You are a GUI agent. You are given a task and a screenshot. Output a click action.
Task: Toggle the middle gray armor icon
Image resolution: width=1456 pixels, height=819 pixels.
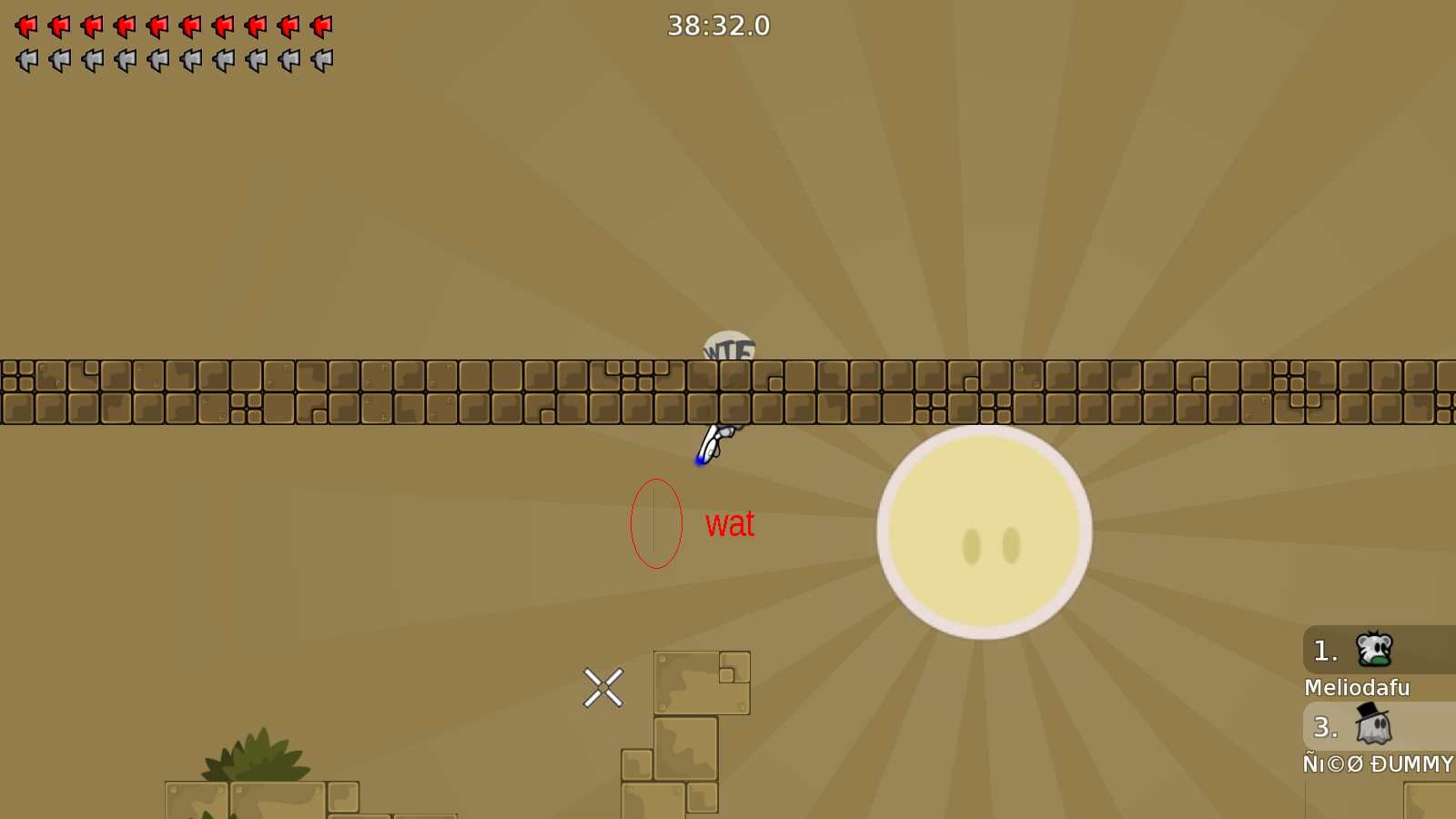(x=158, y=62)
